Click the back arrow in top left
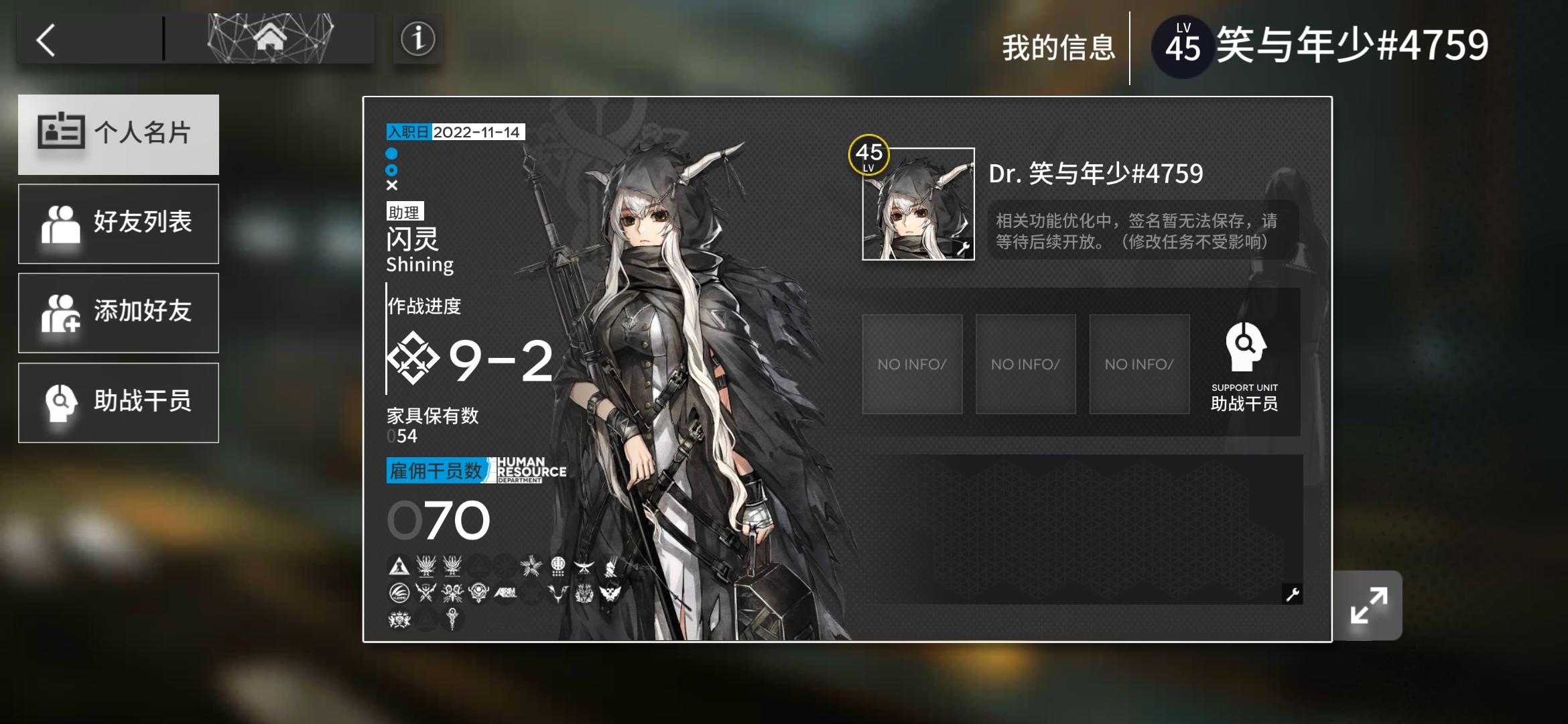Image resolution: width=1568 pixels, height=724 pixels. (44, 40)
